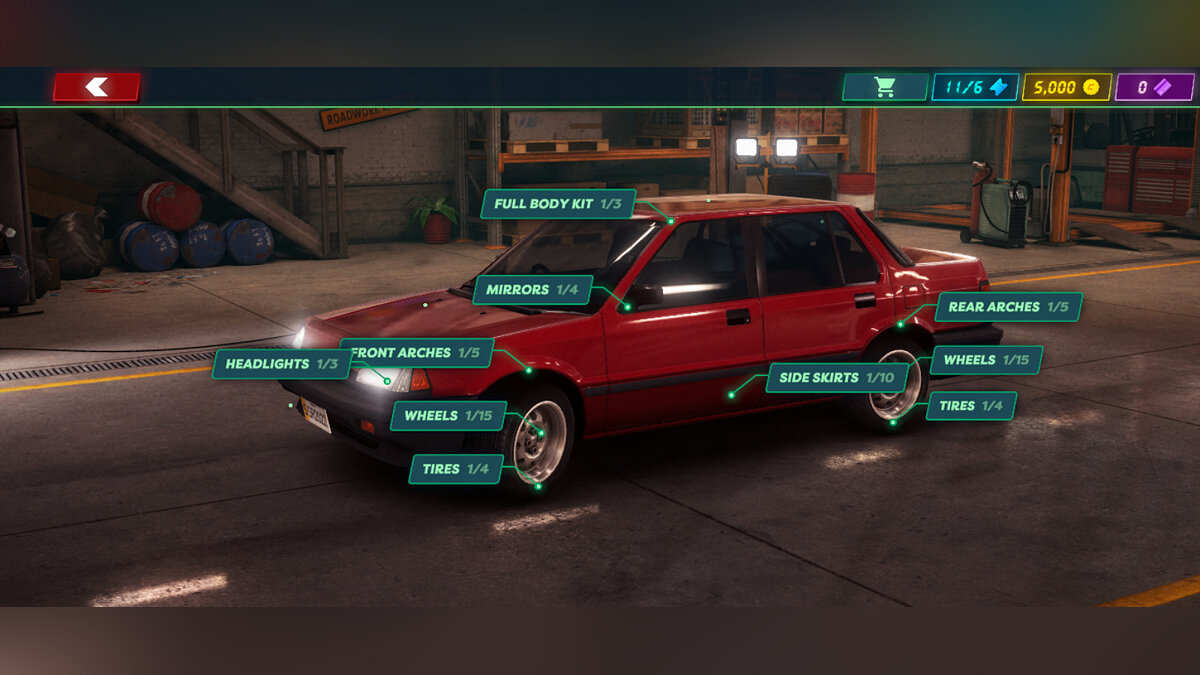This screenshot has width=1200, height=675.
Task: Select the Full Body Kit customization label
Action: 558,204
